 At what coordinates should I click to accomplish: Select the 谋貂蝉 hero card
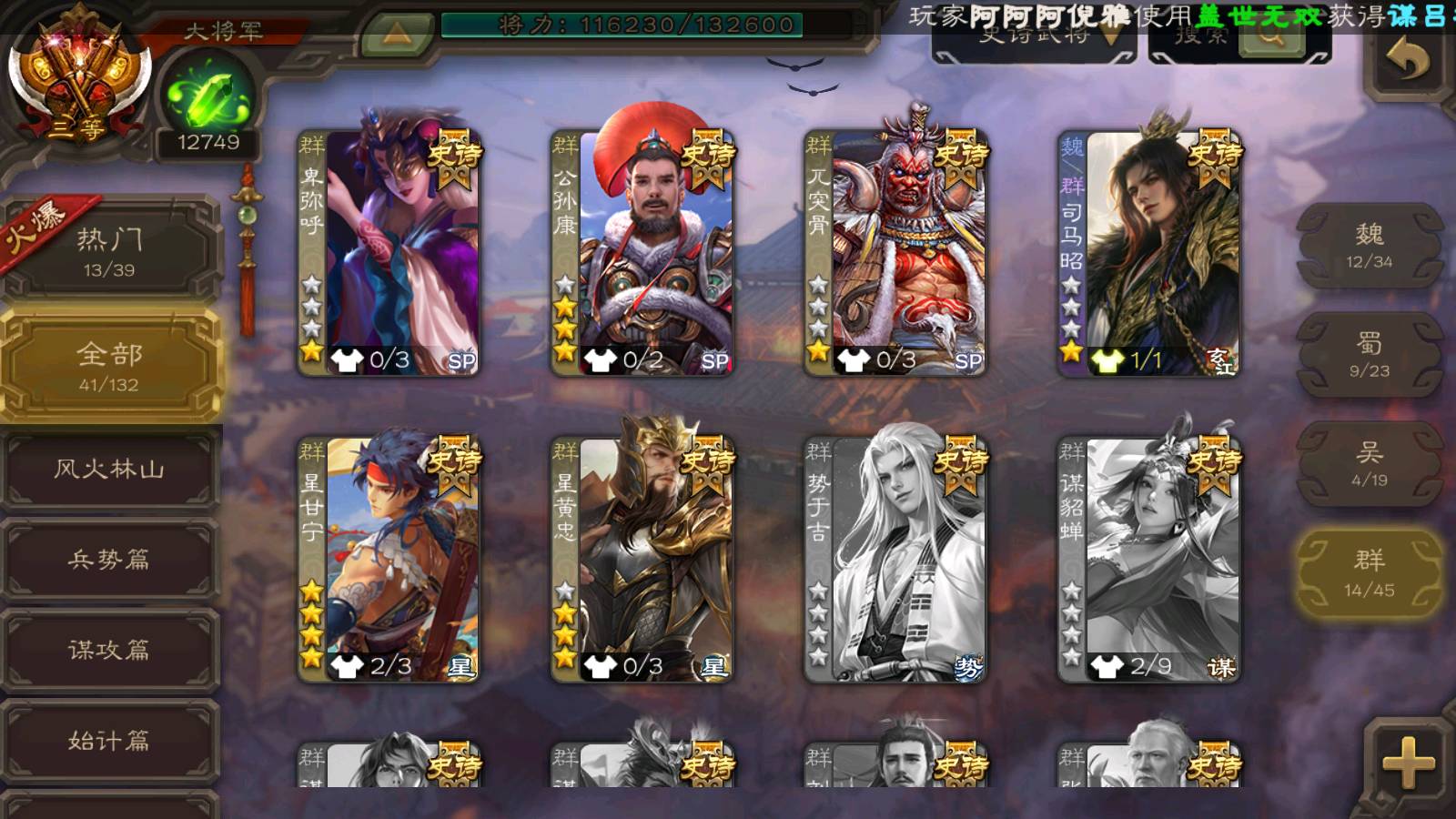click(x=1148, y=559)
